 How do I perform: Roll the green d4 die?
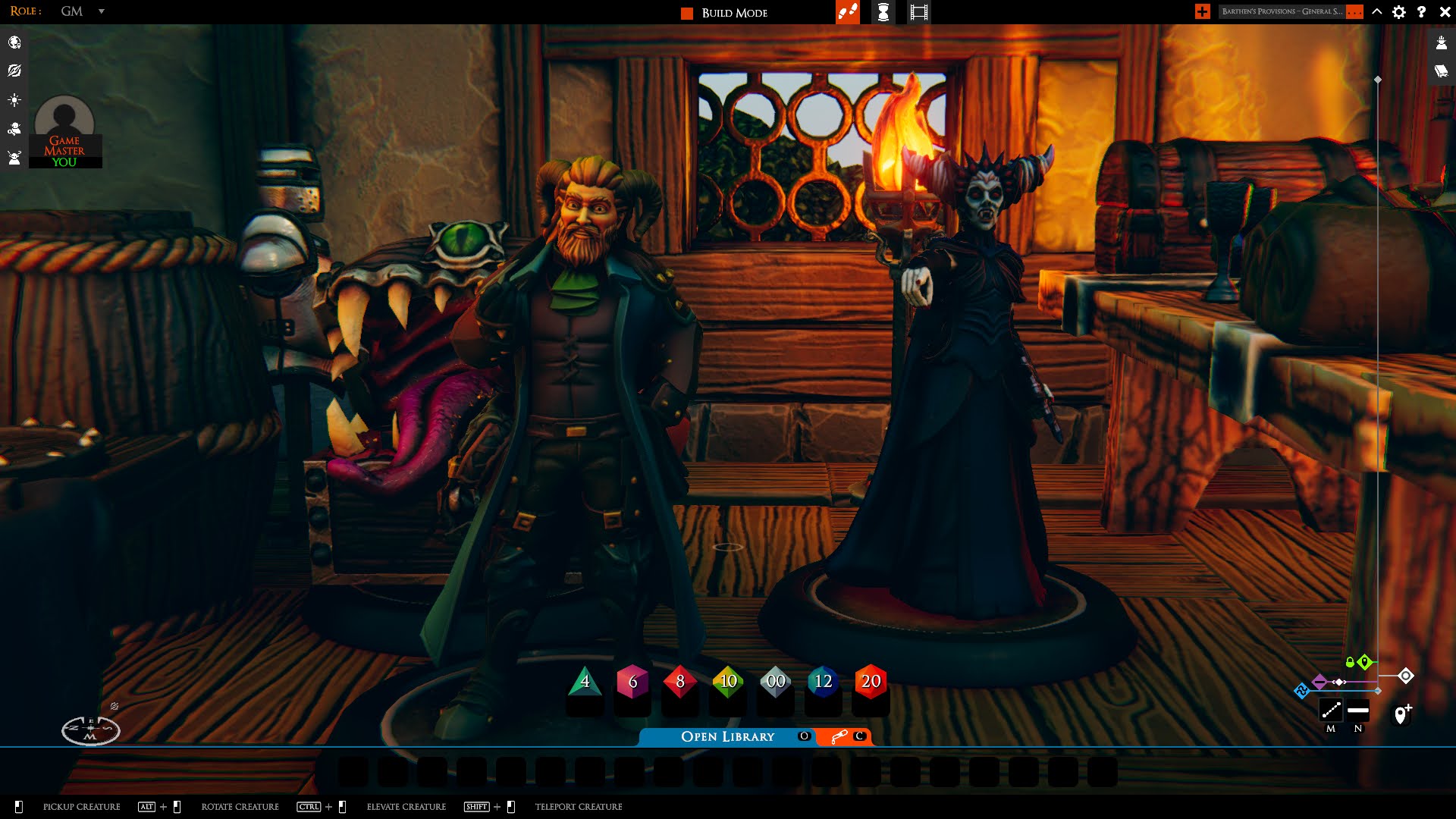(x=585, y=682)
